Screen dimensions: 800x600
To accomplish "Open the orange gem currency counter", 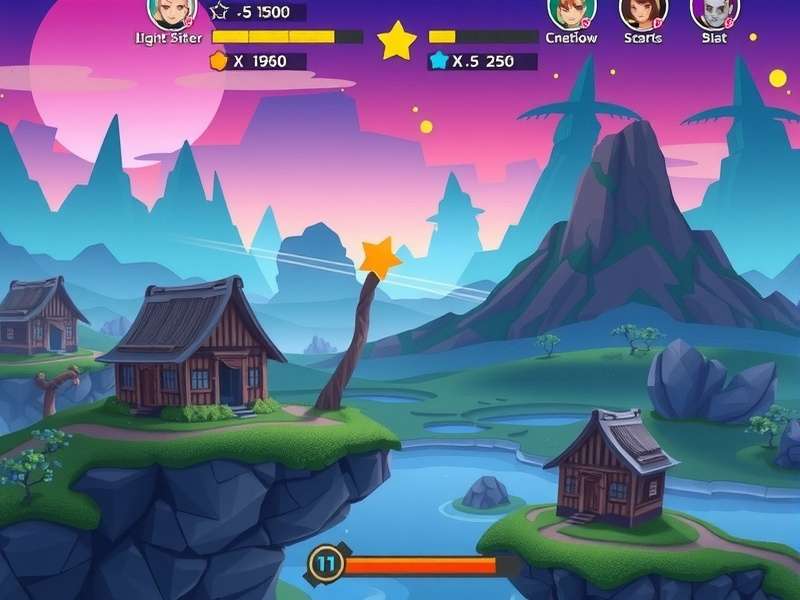I will [256, 61].
